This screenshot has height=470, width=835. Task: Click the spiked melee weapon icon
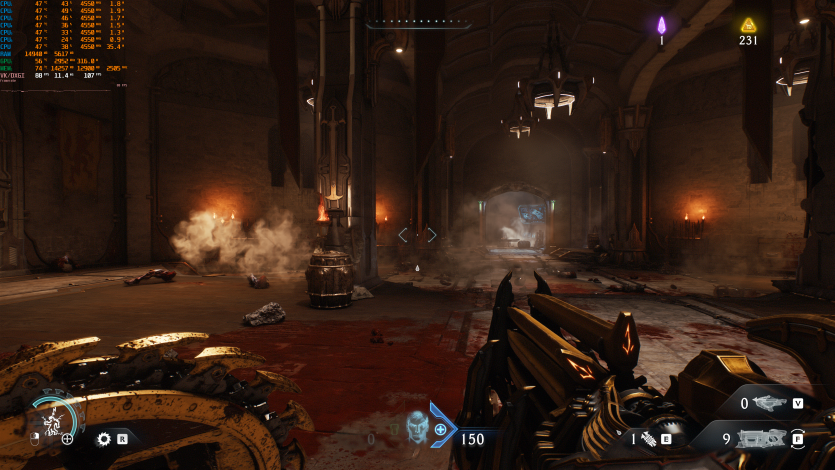pos(648,438)
